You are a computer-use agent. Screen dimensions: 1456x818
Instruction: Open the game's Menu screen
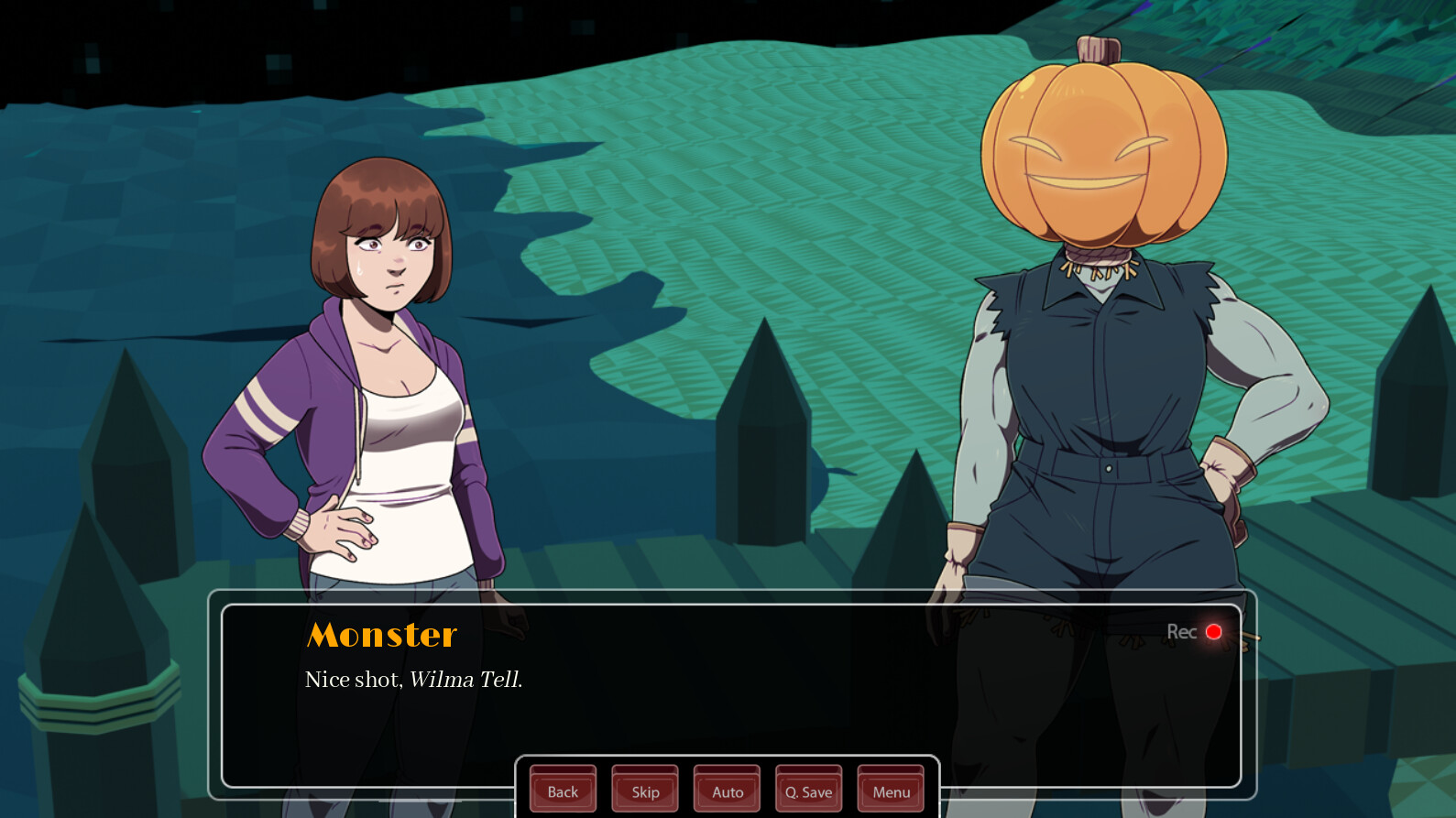[889, 790]
